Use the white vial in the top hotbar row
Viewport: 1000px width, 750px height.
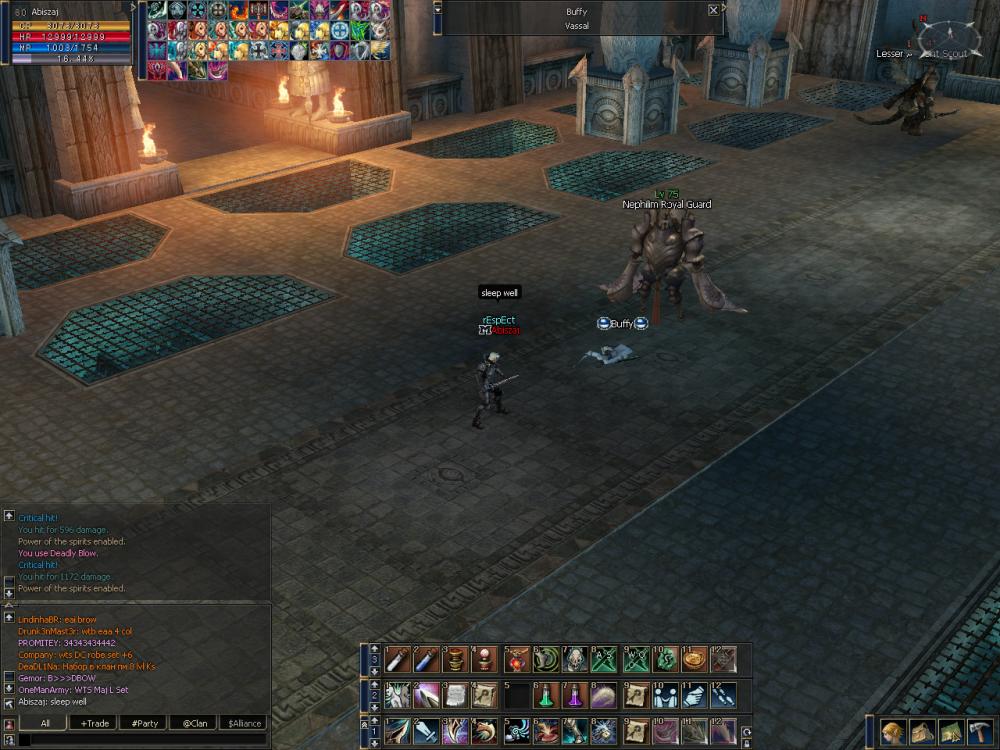[x=397, y=659]
